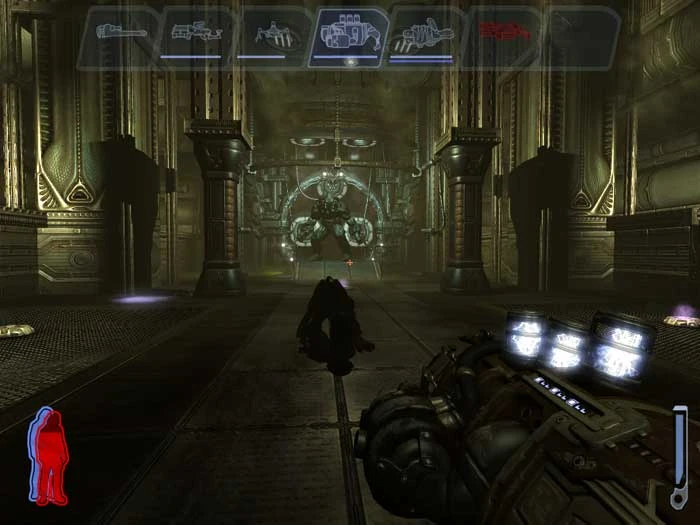Screen dimensions: 700x525
Task: Select the highlighted leech gun slot
Action: (348, 36)
